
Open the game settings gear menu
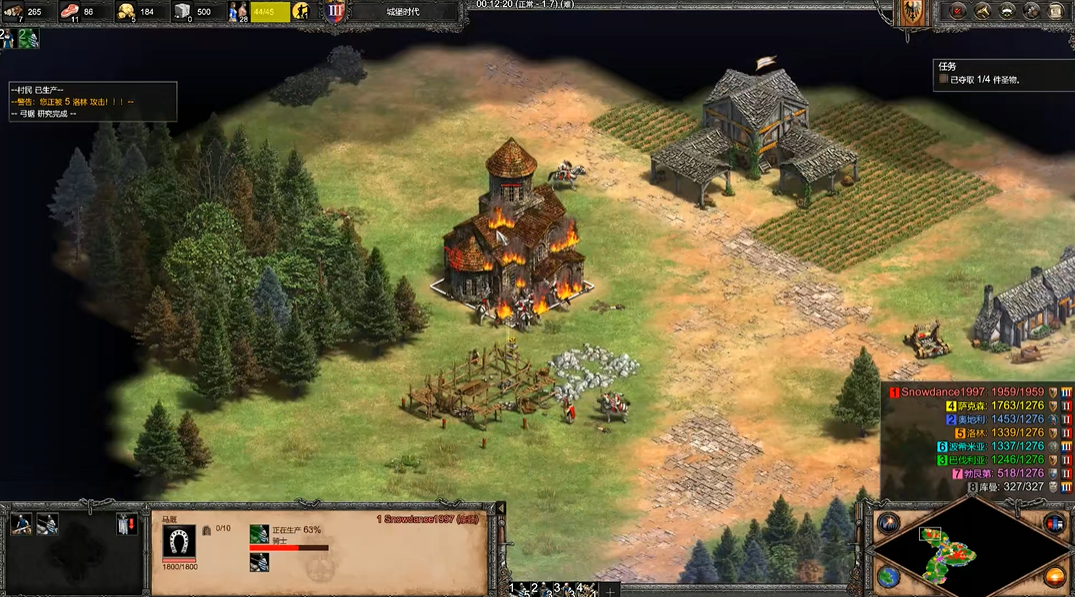1033,12
